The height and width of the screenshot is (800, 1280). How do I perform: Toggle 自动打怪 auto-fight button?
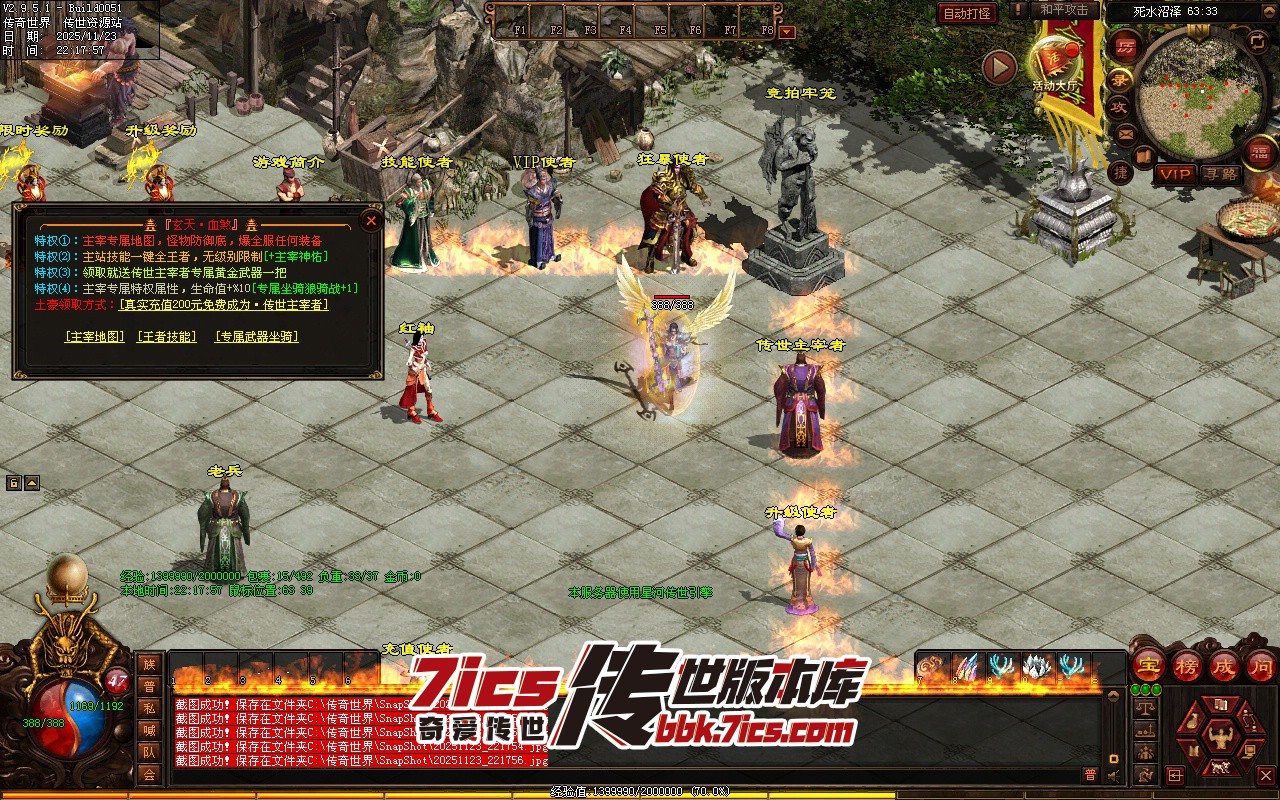coord(967,13)
